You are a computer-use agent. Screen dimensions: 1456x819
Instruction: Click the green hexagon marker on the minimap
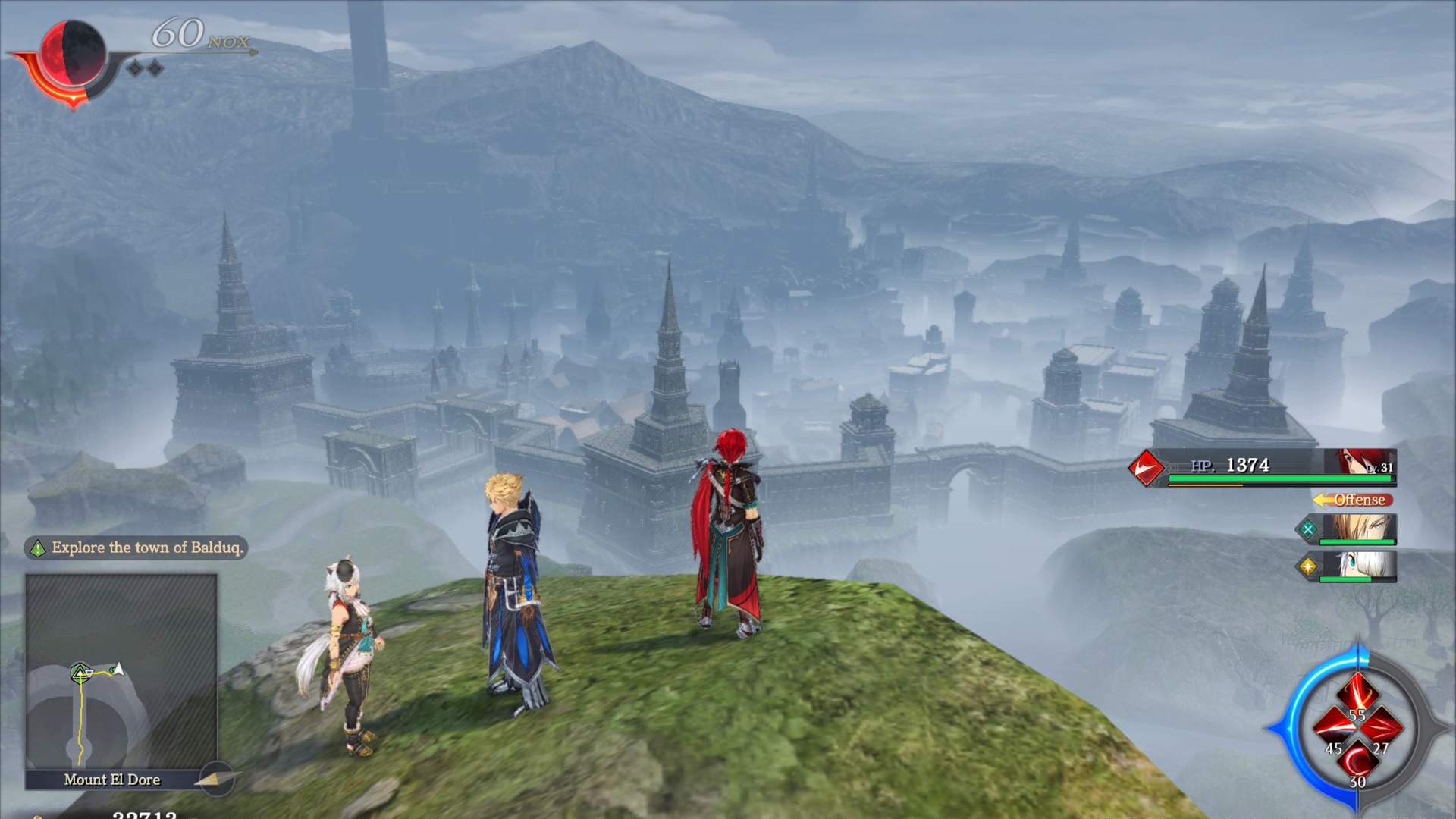pyautogui.click(x=80, y=672)
